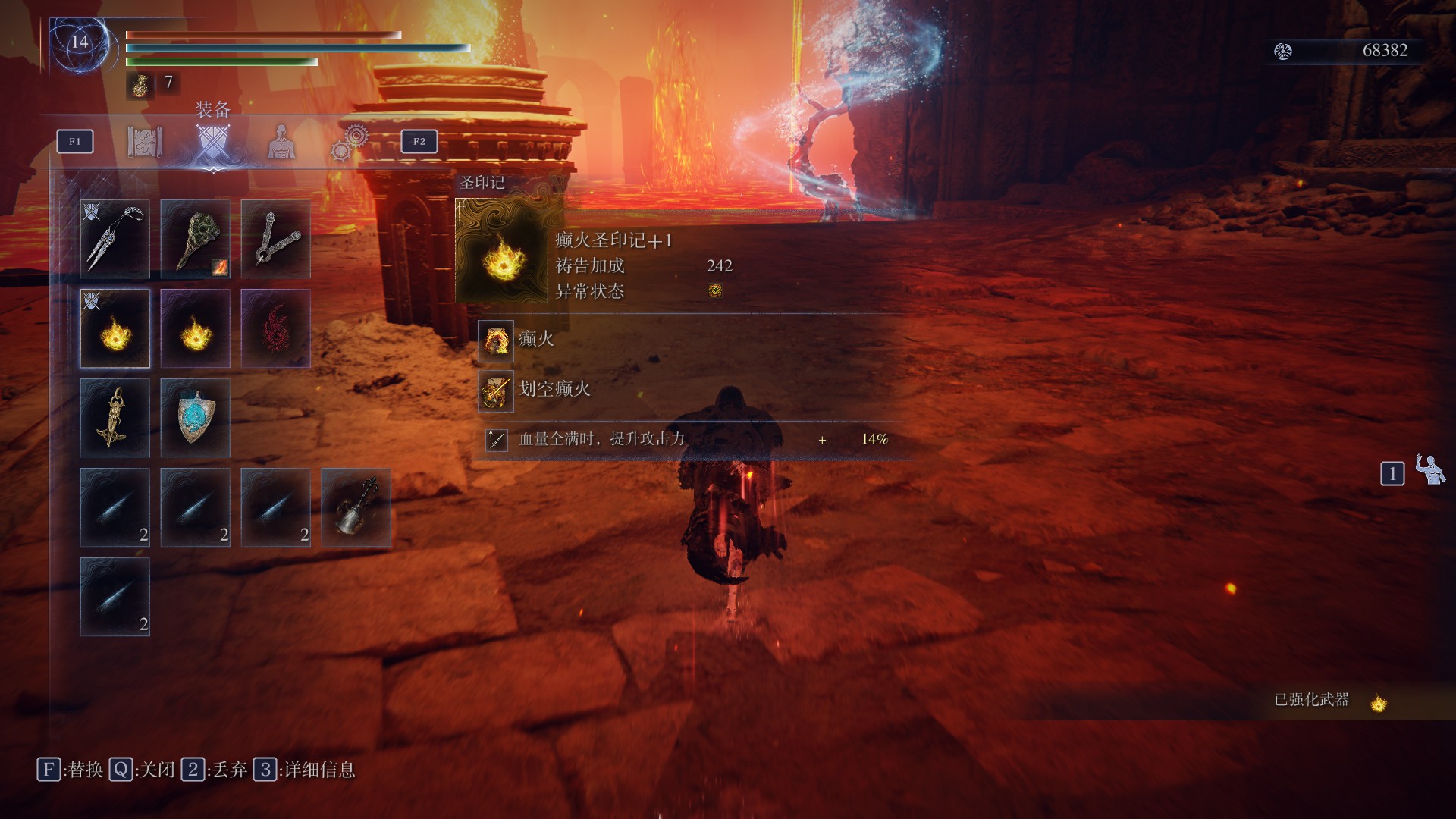Choose the red dragon seal slot
Screen dimensions: 1456x819
[x=276, y=328]
